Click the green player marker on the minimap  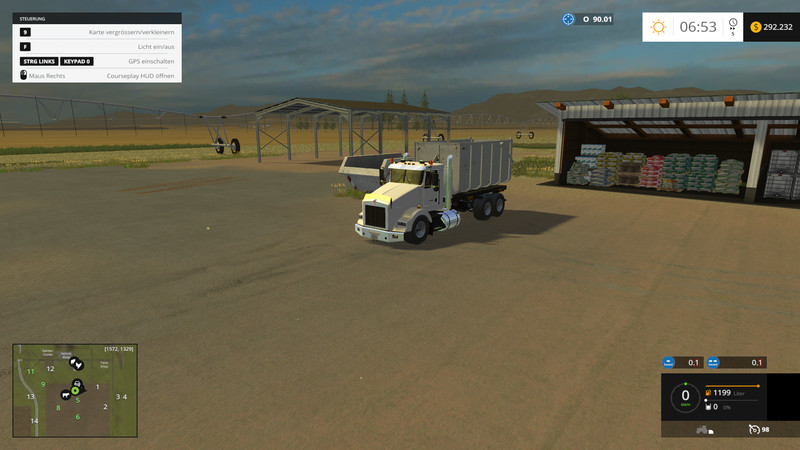pyautogui.click(x=75, y=390)
